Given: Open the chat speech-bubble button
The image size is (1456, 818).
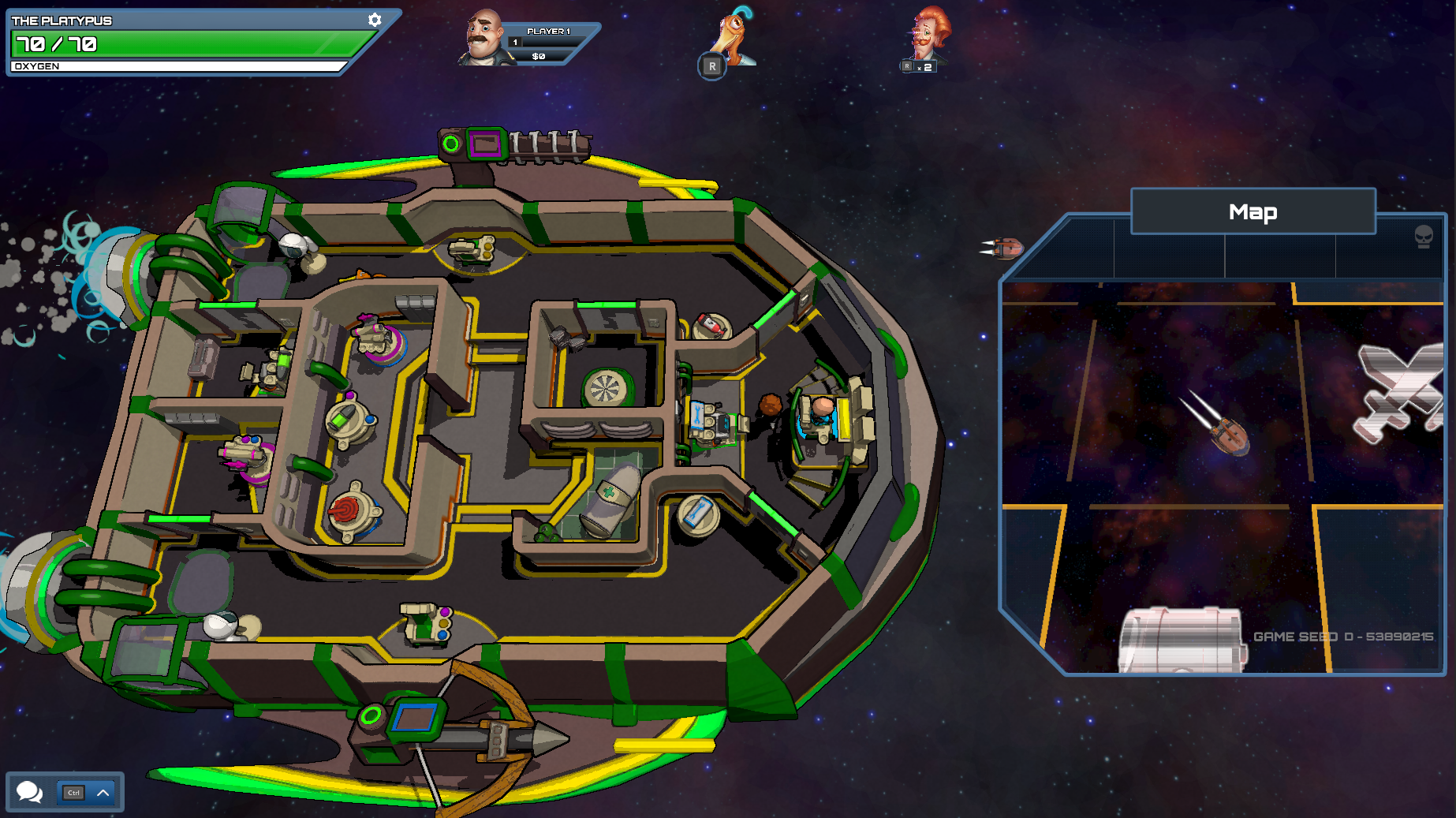Looking at the screenshot, I should 30,791.
